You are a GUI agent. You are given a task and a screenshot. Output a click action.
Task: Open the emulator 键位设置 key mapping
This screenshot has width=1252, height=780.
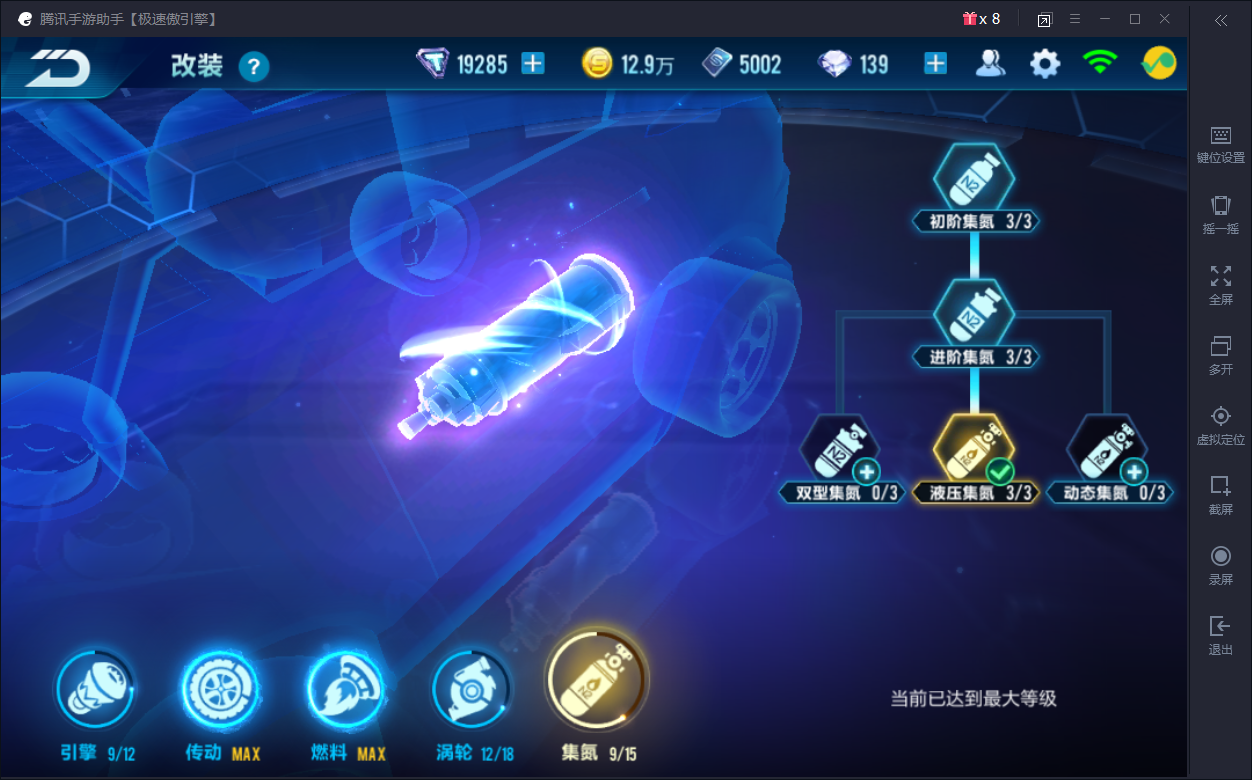(1220, 144)
